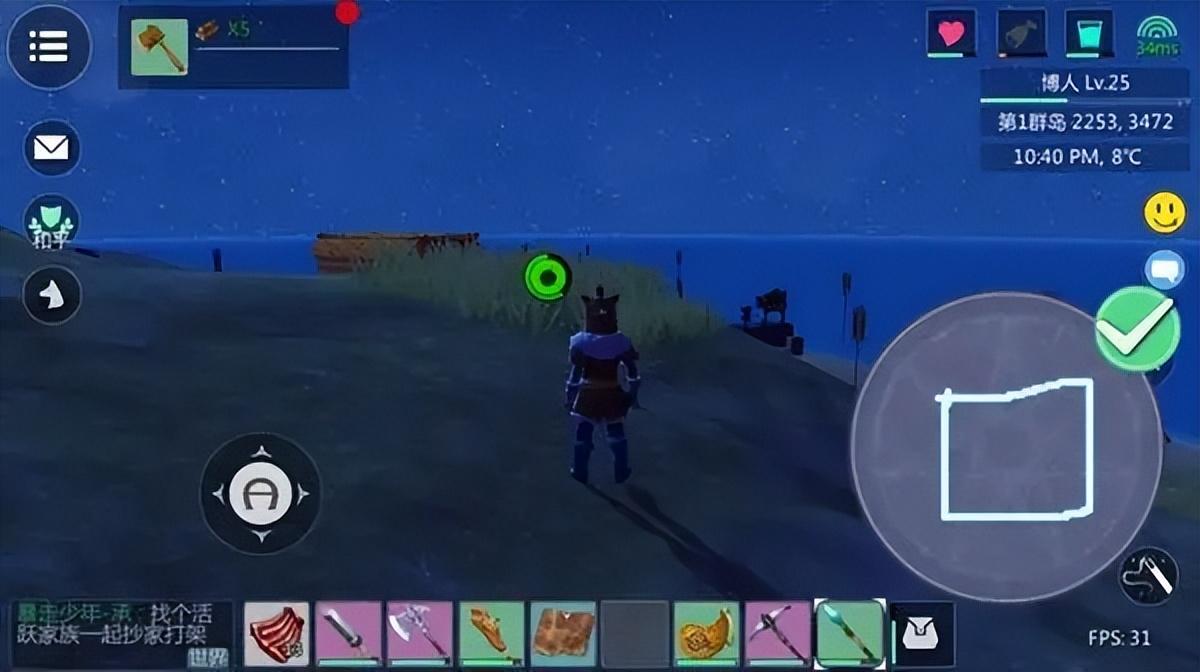Viewport: 1200px width, 672px height.
Task: Open the world chat message box
Action: pyautogui.click(x=122, y=634)
